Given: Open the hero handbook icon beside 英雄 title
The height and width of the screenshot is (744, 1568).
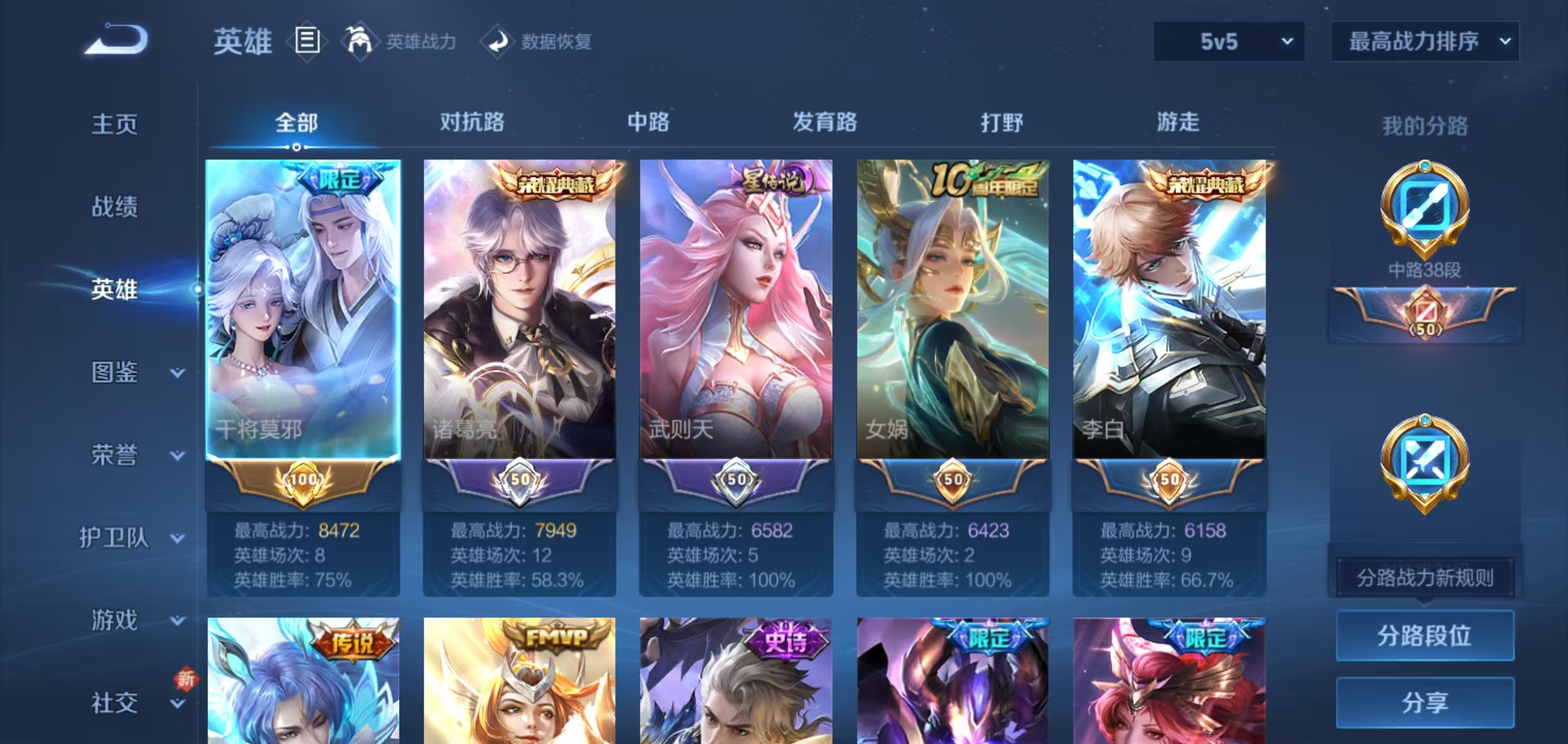Looking at the screenshot, I should point(308,39).
